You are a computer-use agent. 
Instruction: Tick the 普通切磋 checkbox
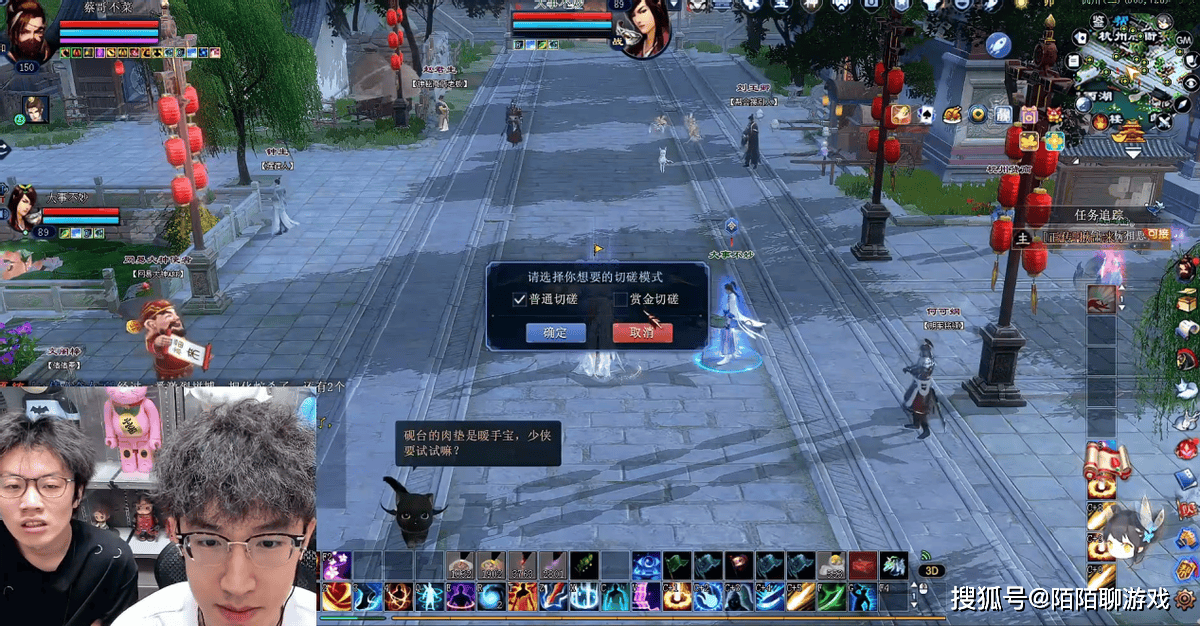[519, 299]
